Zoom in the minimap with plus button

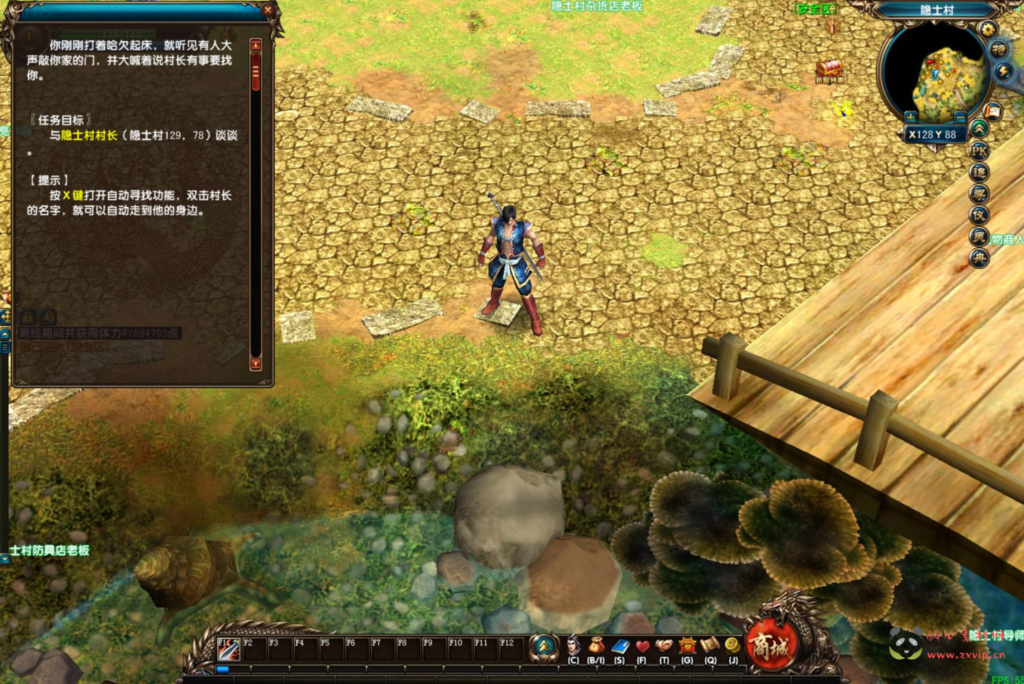point(911,116)
